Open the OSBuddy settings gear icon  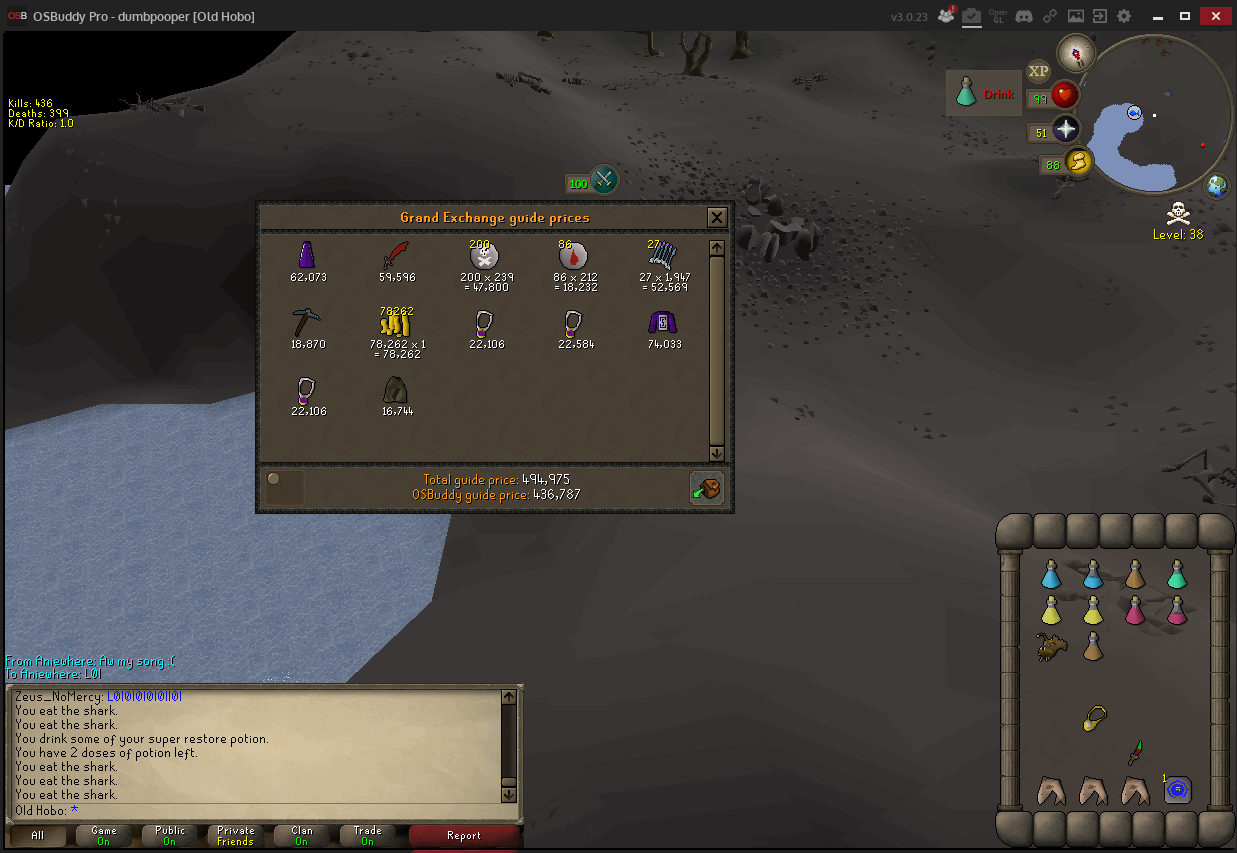click(x=1124, y=16)
